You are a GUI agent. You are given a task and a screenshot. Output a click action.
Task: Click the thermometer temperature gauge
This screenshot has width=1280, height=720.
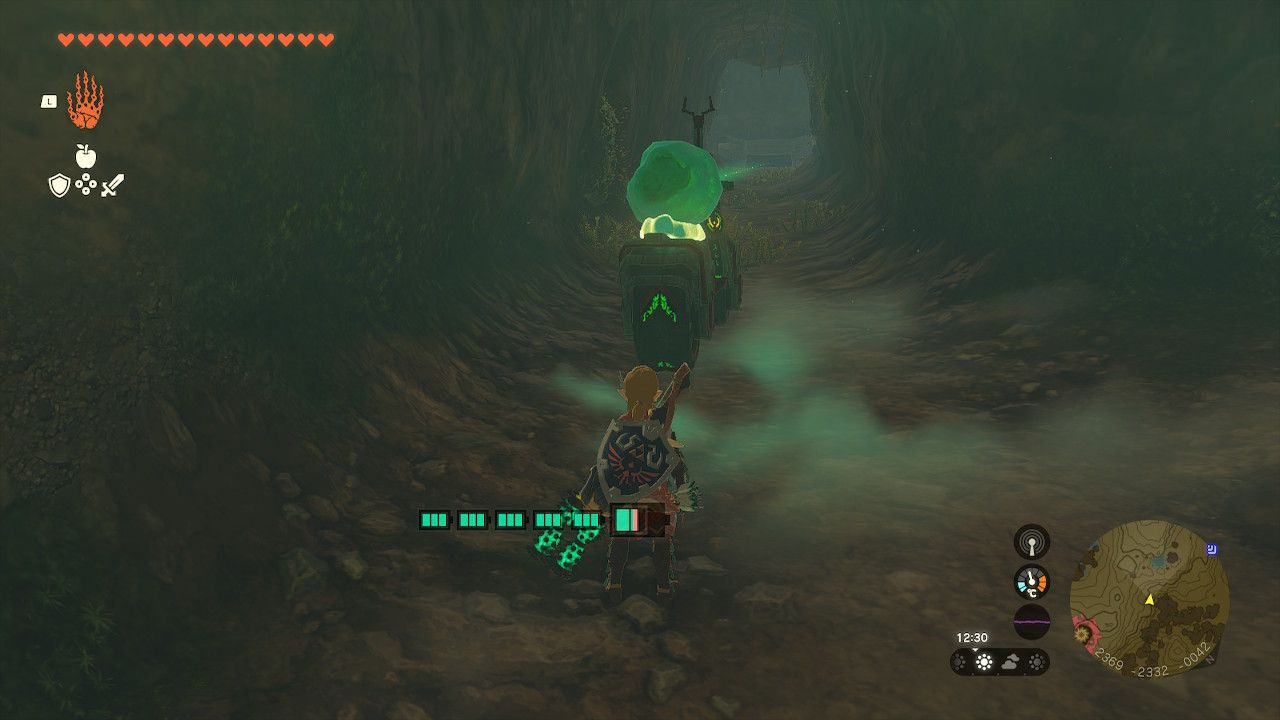(x=1031, y=581)
